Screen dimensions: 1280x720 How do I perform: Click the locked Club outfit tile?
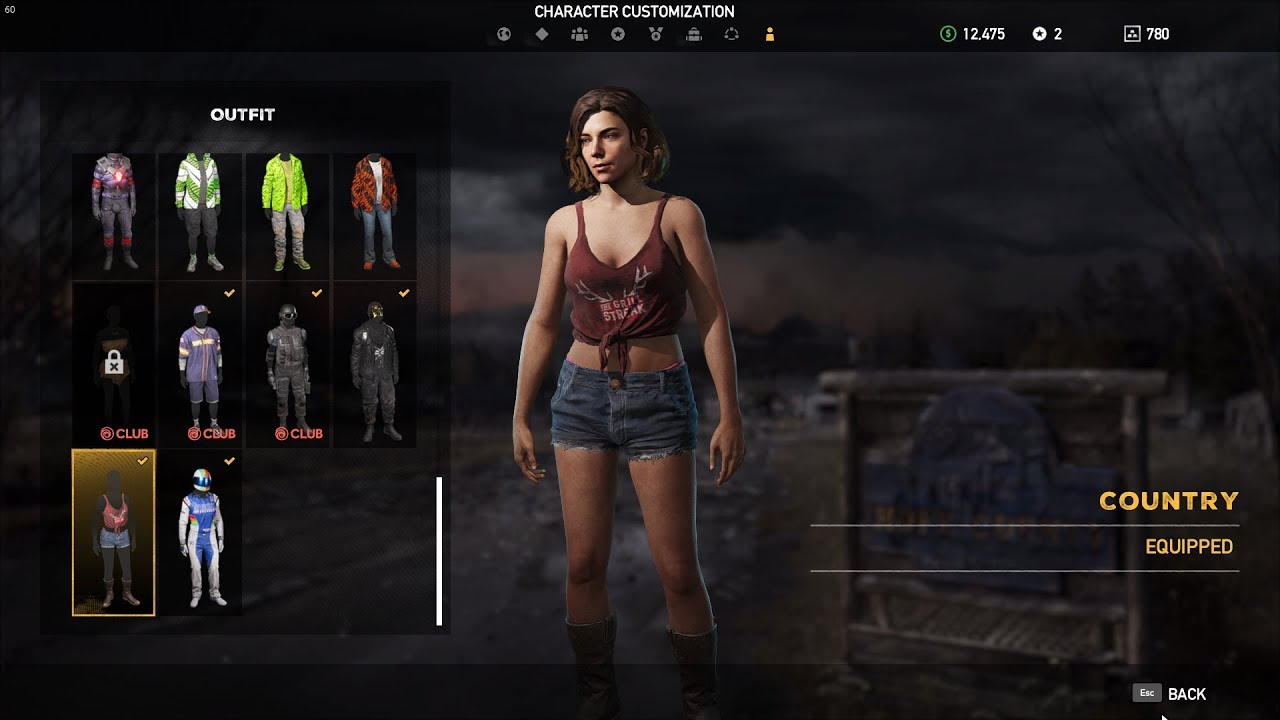(x=114, y=365)
